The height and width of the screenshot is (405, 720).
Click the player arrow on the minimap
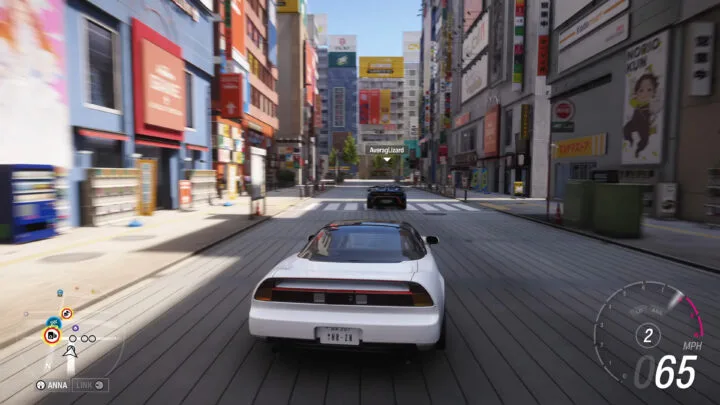tap(70, 351)
